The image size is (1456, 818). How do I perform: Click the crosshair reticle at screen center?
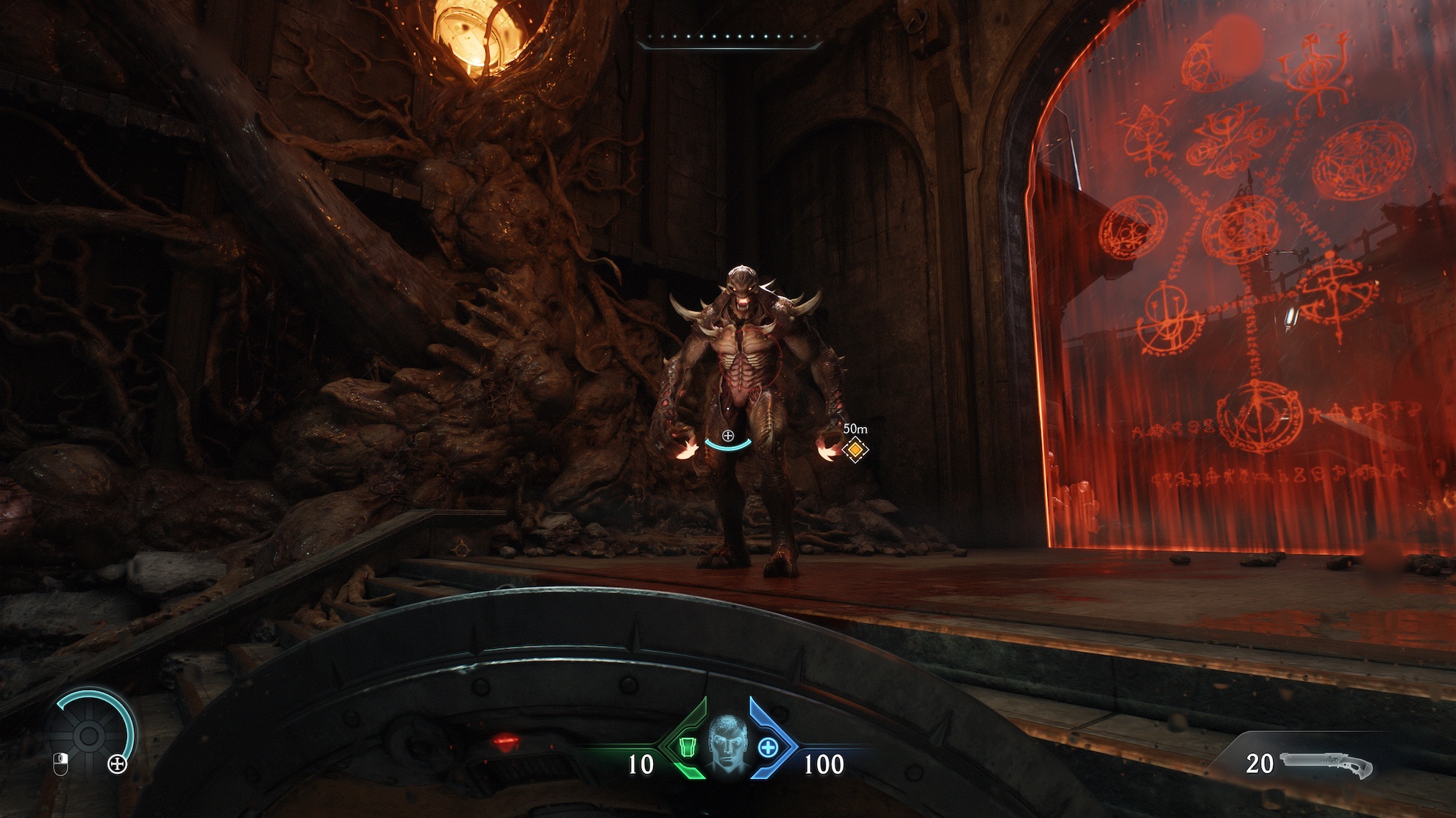point(728,434)
